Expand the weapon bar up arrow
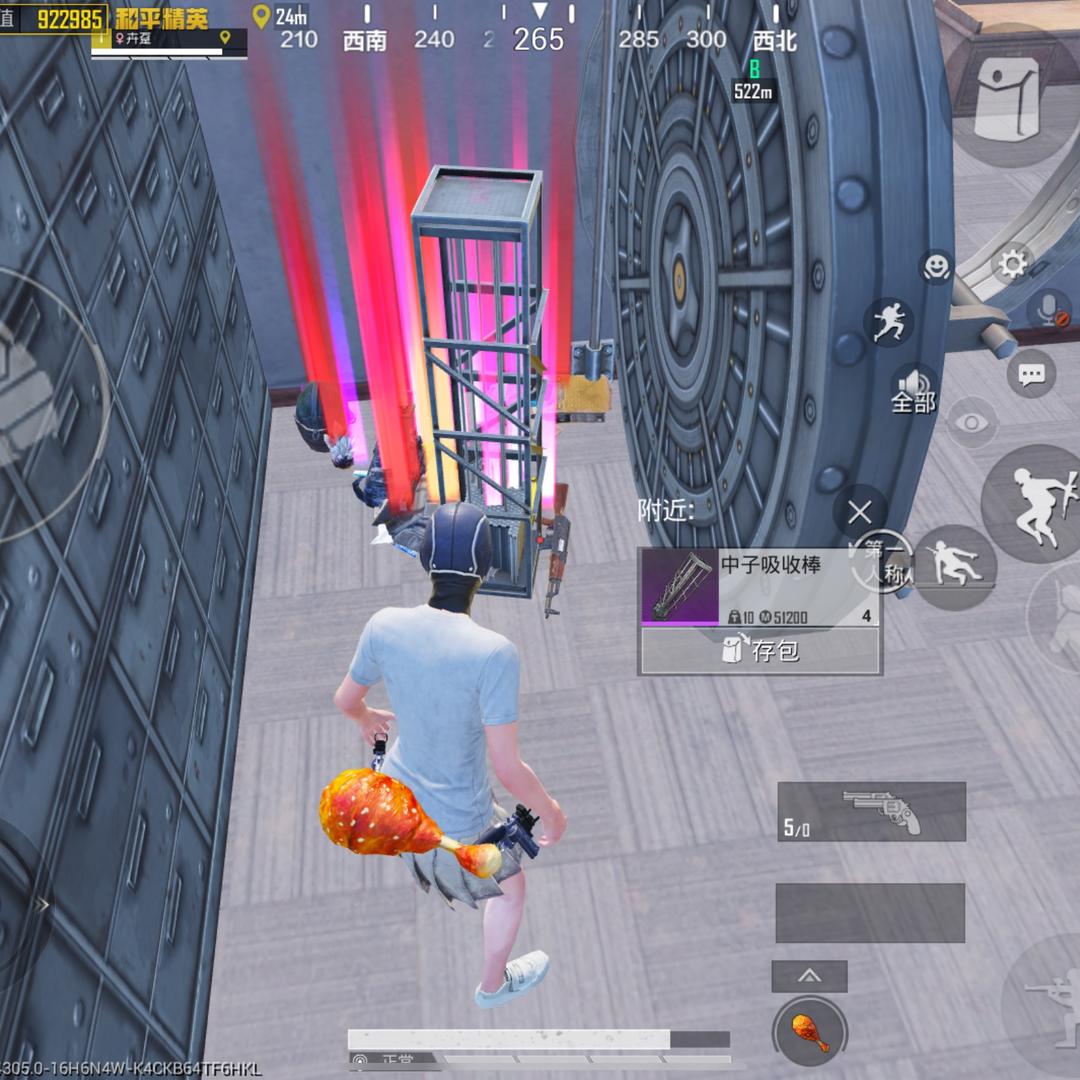 [809, 976]
